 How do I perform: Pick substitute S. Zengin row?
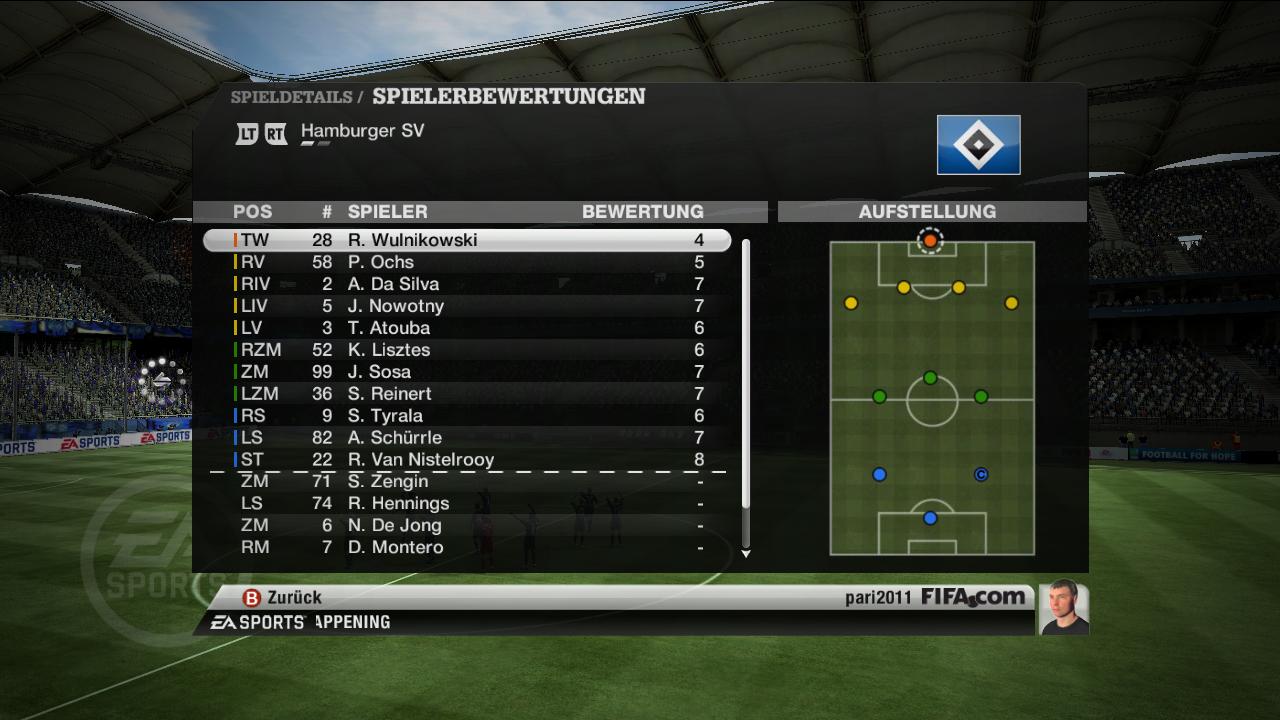(x=467, y=482)
